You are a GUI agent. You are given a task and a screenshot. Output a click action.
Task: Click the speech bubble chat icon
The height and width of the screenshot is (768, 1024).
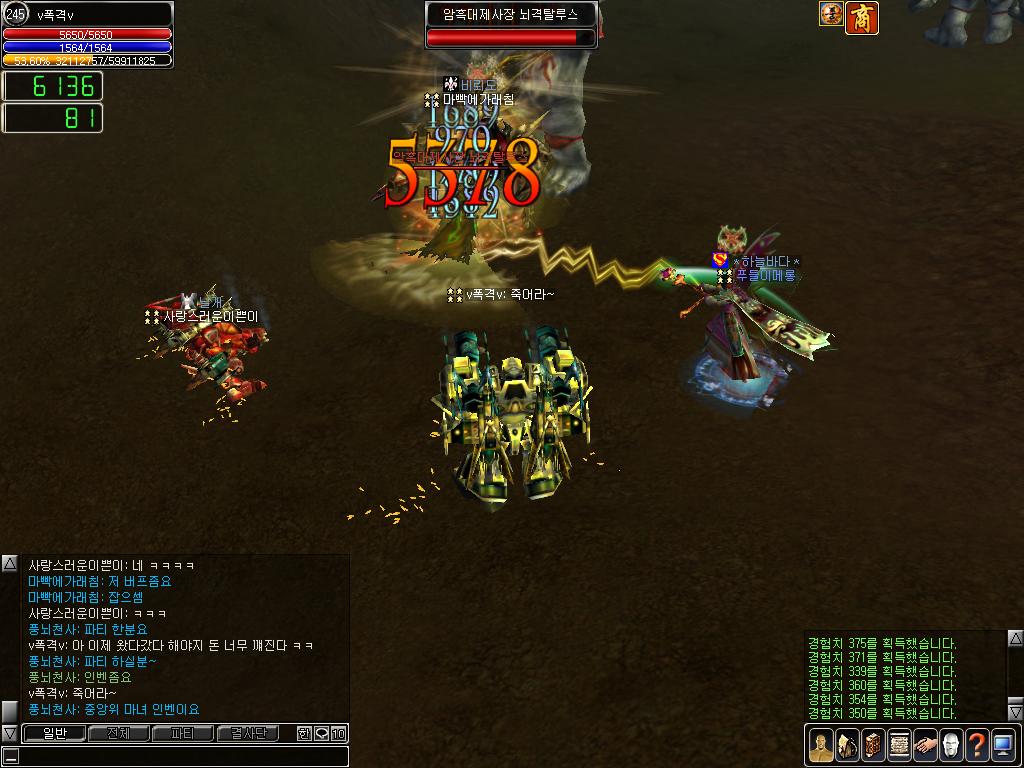321,733
